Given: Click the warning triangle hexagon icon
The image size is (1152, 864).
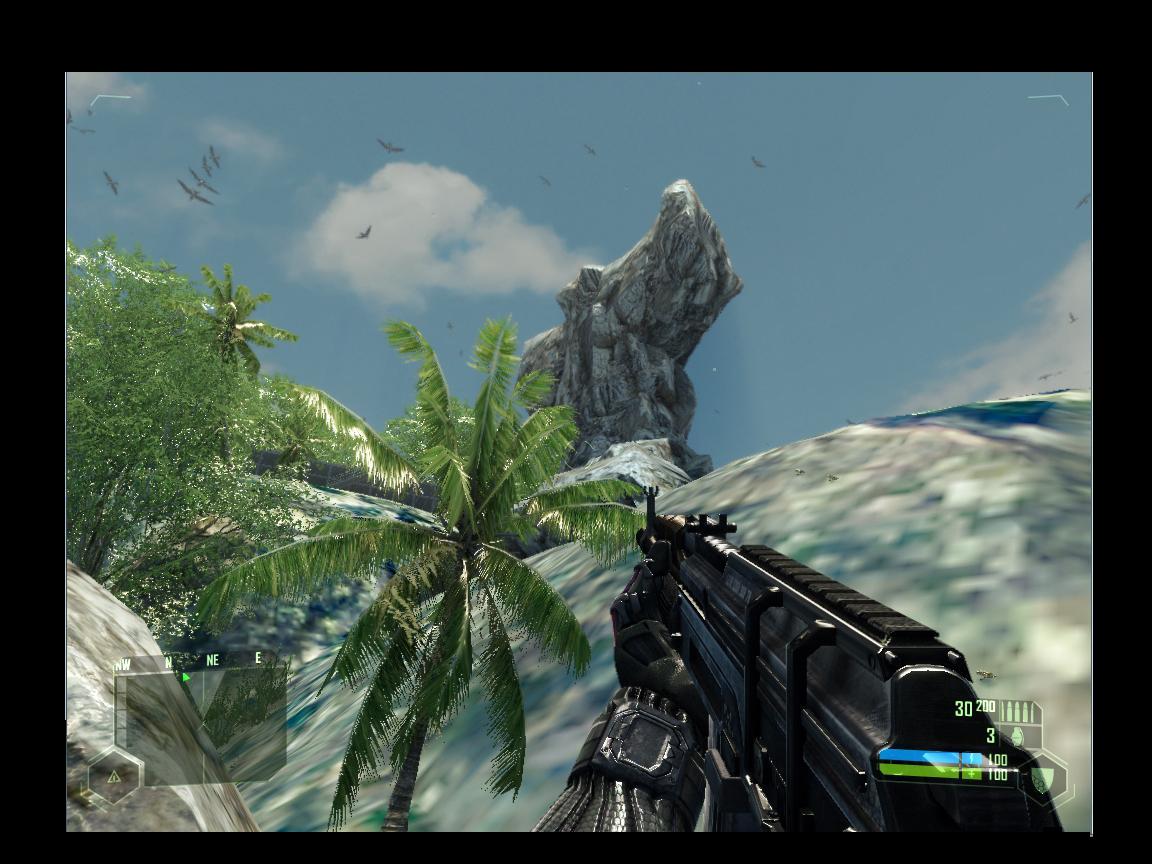Looking at the screenshot, I should (x=114, y=776).
